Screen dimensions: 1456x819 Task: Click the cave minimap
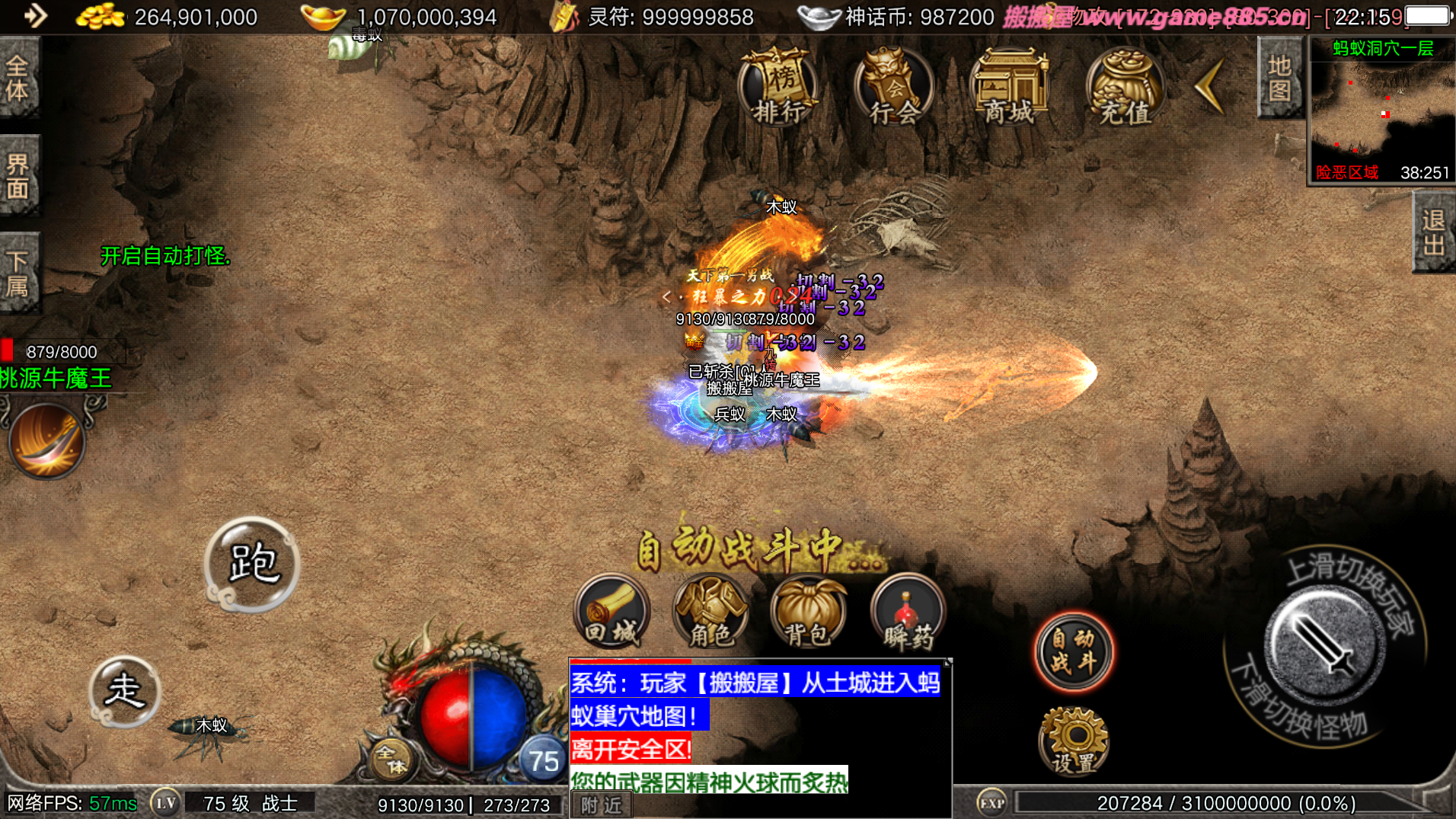1381,110
